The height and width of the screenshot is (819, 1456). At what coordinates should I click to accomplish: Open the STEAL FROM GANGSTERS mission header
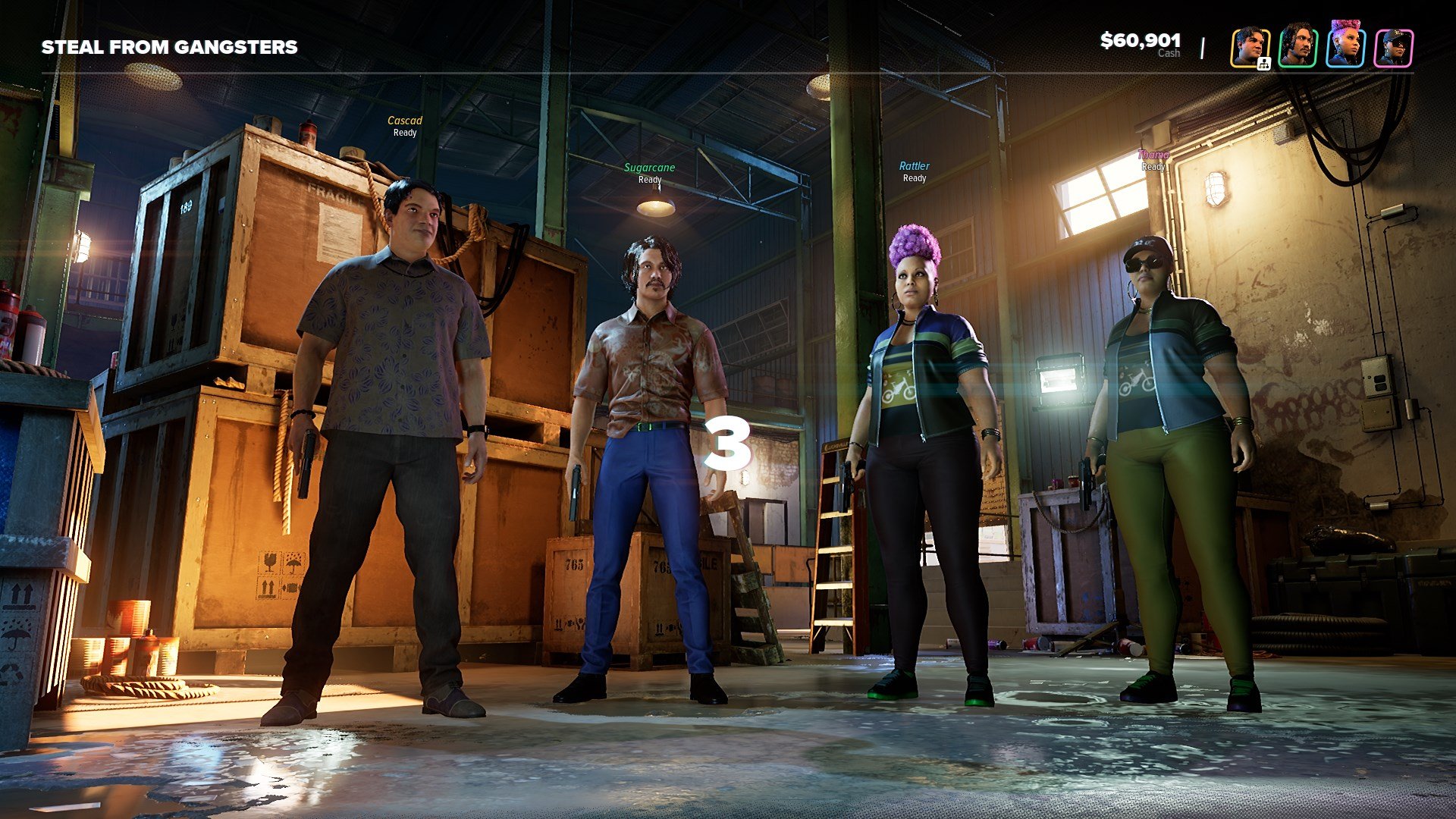pos(168,47)
